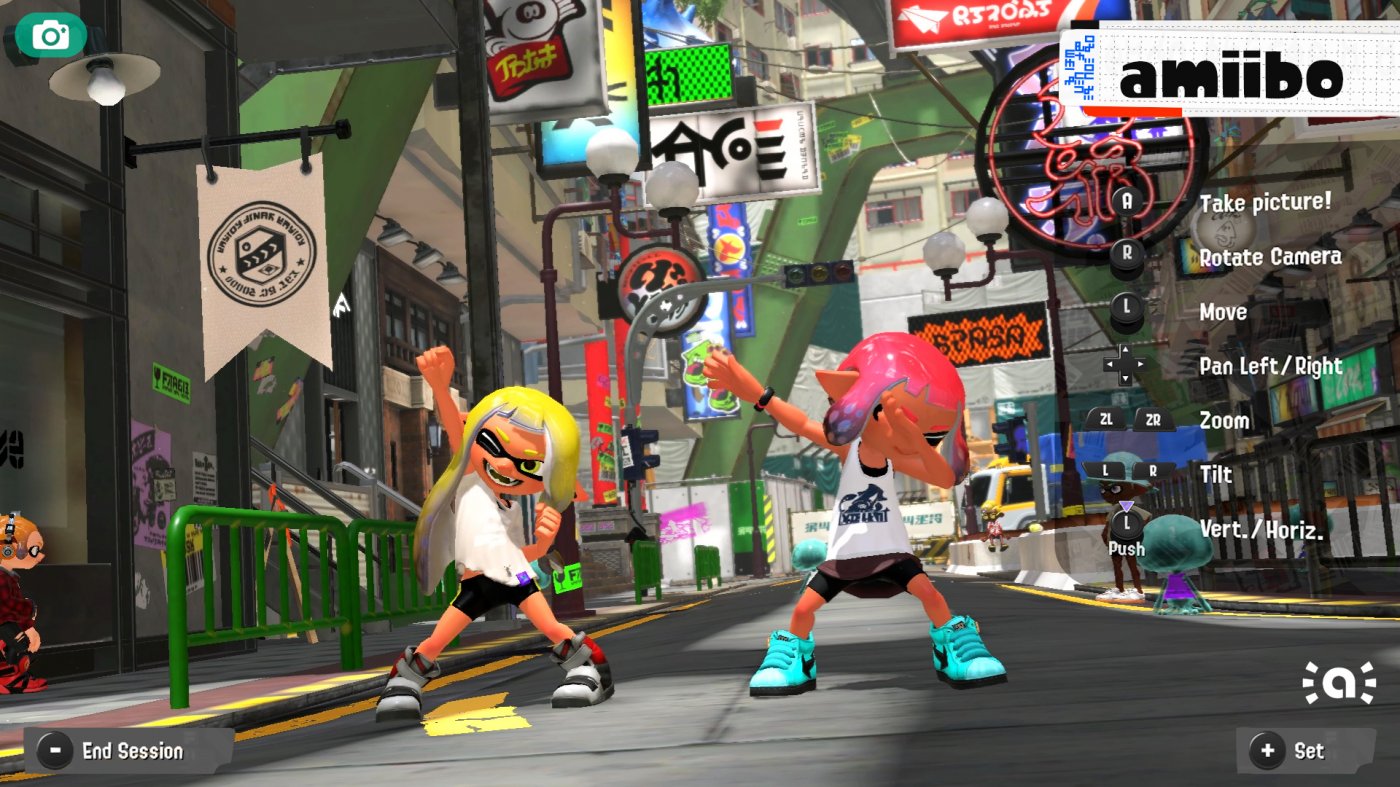The width and height of the screenshot is (1400, 787).
Task: Open the Rotate Camera menu entry
Action: coord(1268,257)
